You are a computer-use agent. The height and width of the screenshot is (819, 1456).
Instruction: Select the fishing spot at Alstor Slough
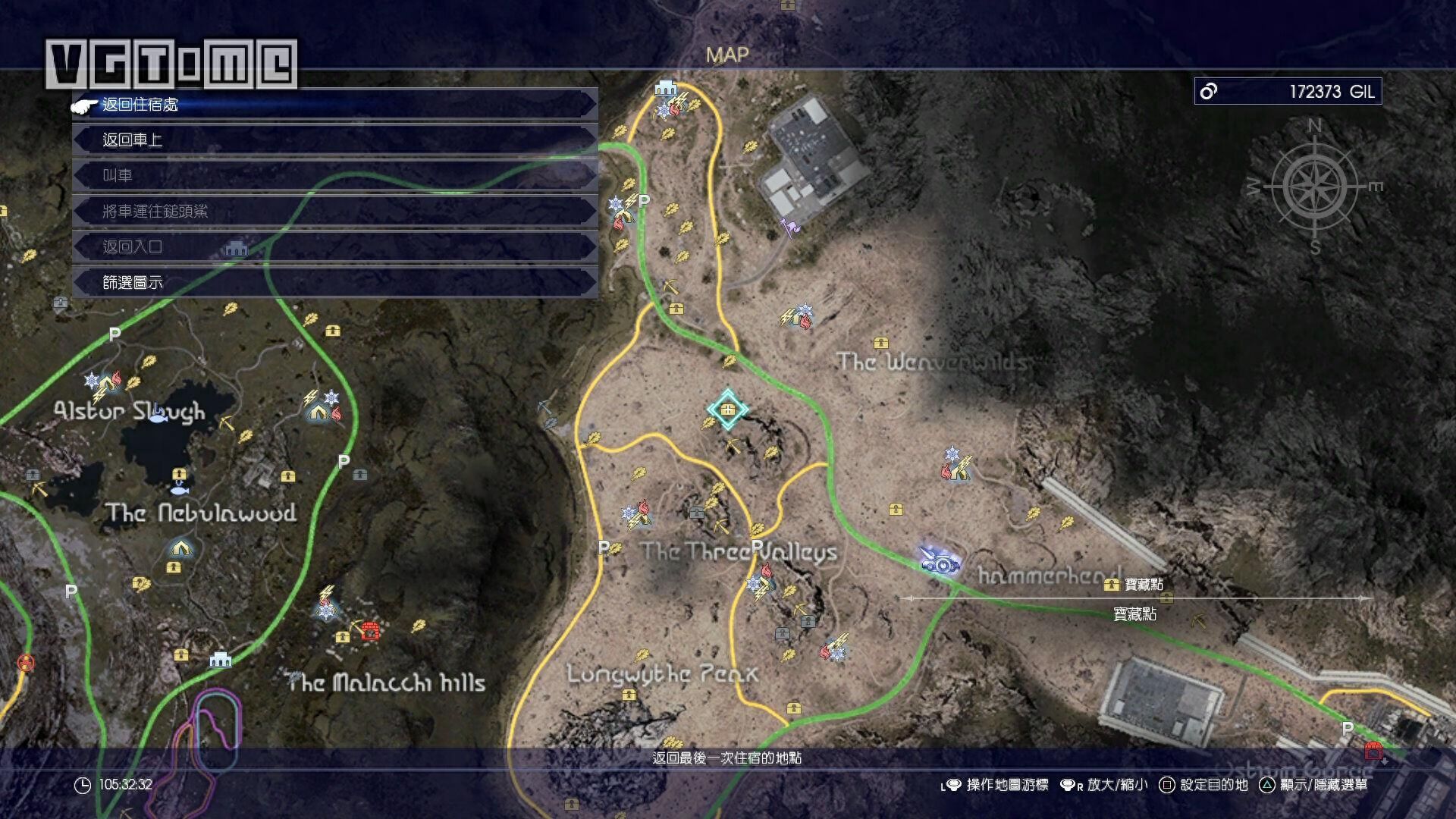pyautogui.click(x=158, y=413)
